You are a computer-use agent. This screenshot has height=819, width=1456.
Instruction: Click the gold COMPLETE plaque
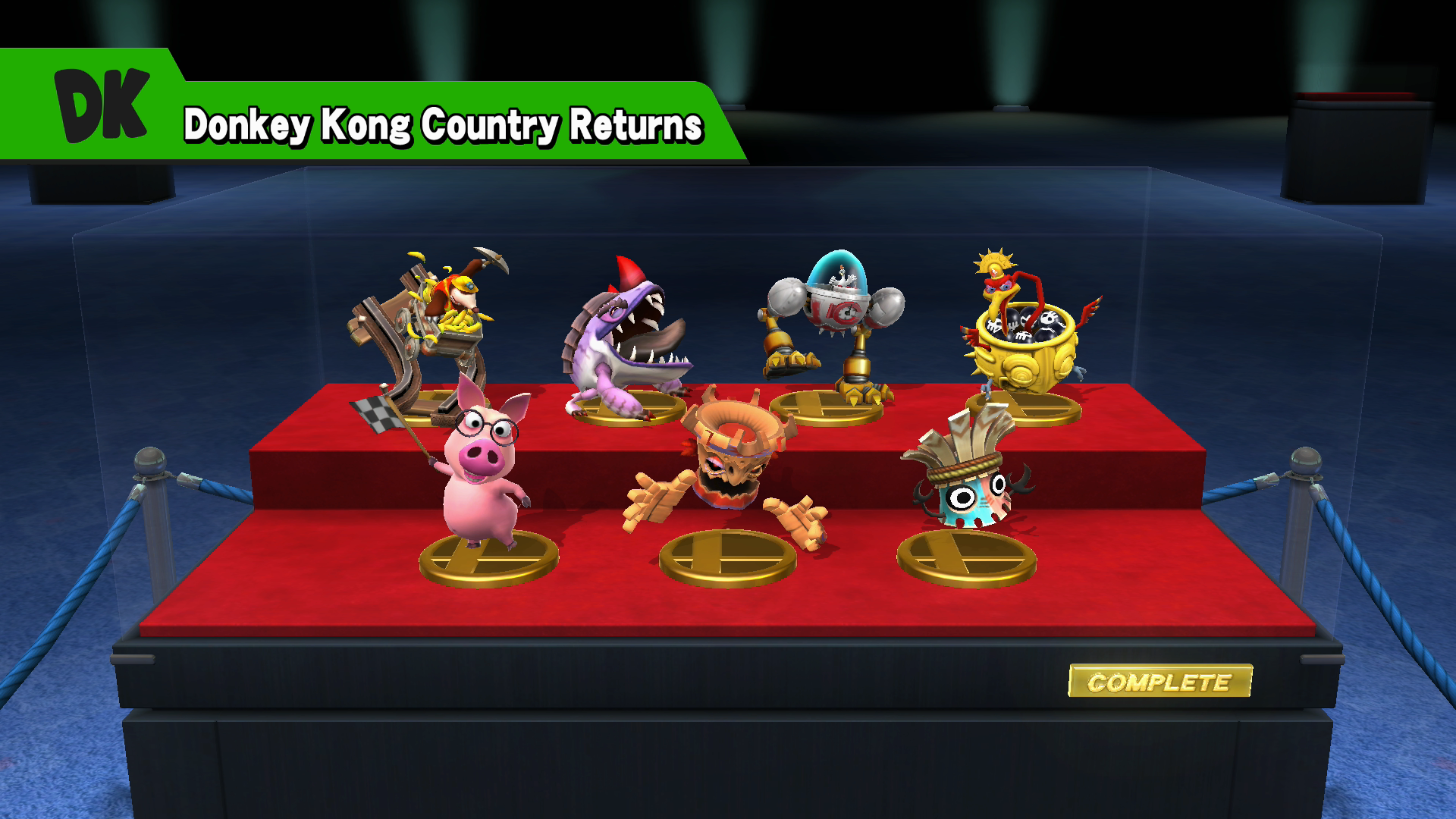[1159, 681]
